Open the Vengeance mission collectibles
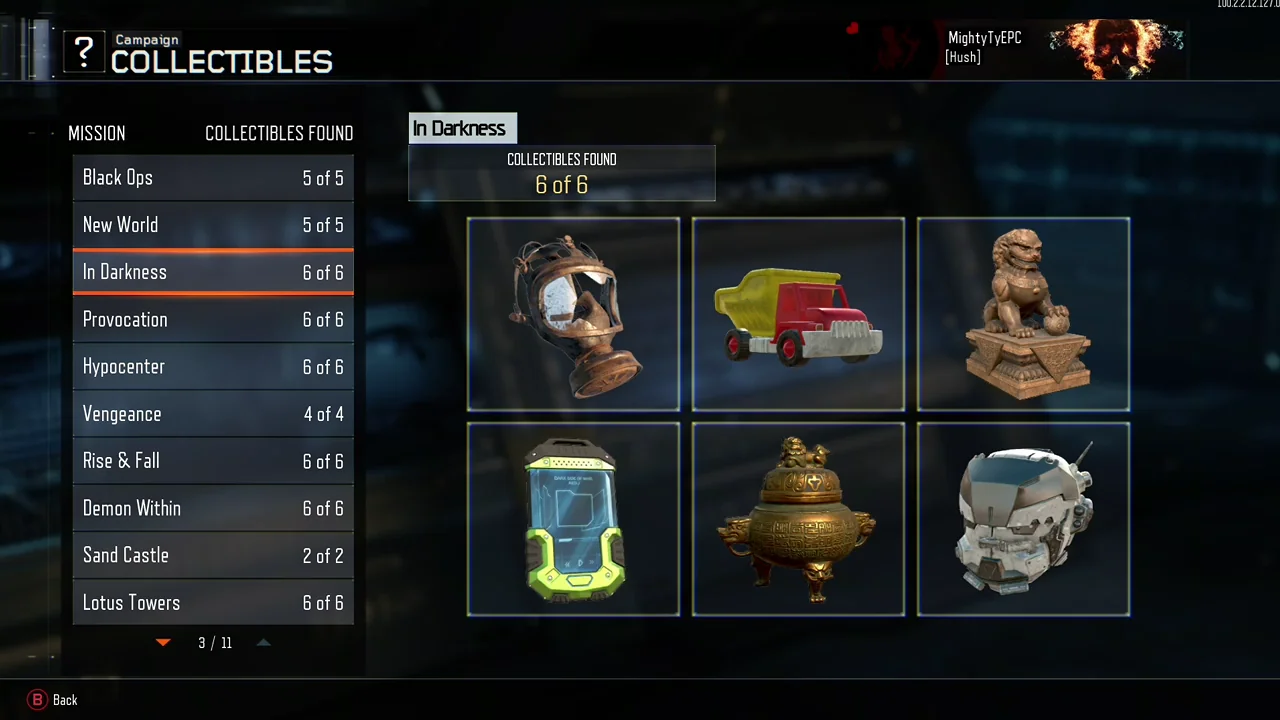 212,414
